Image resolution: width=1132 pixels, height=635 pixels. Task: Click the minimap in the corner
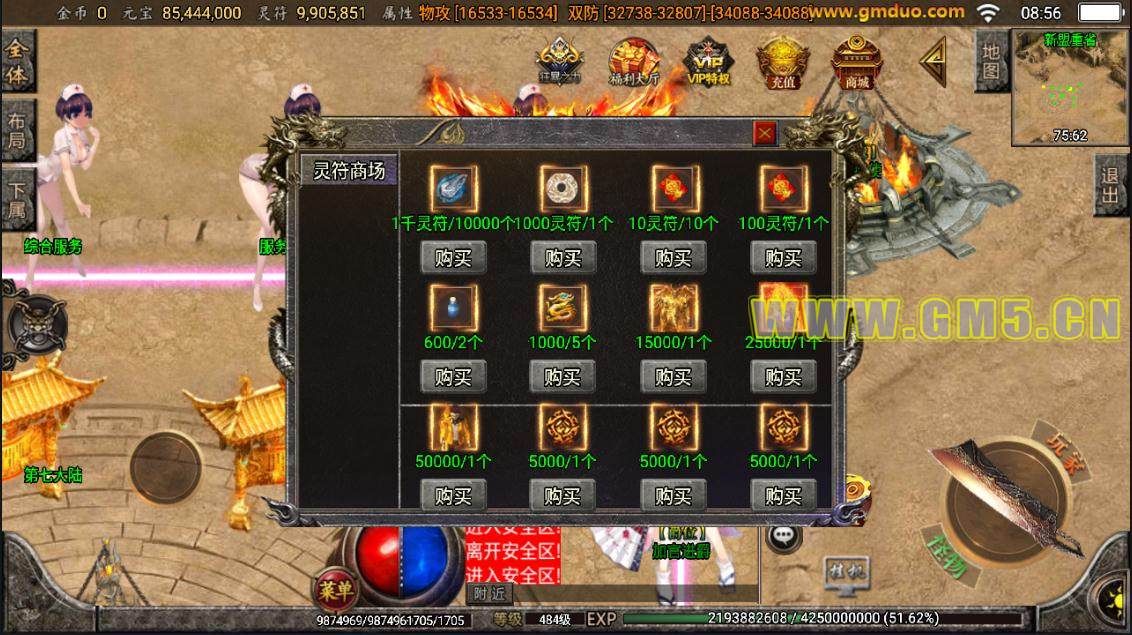click(1070, 88)
